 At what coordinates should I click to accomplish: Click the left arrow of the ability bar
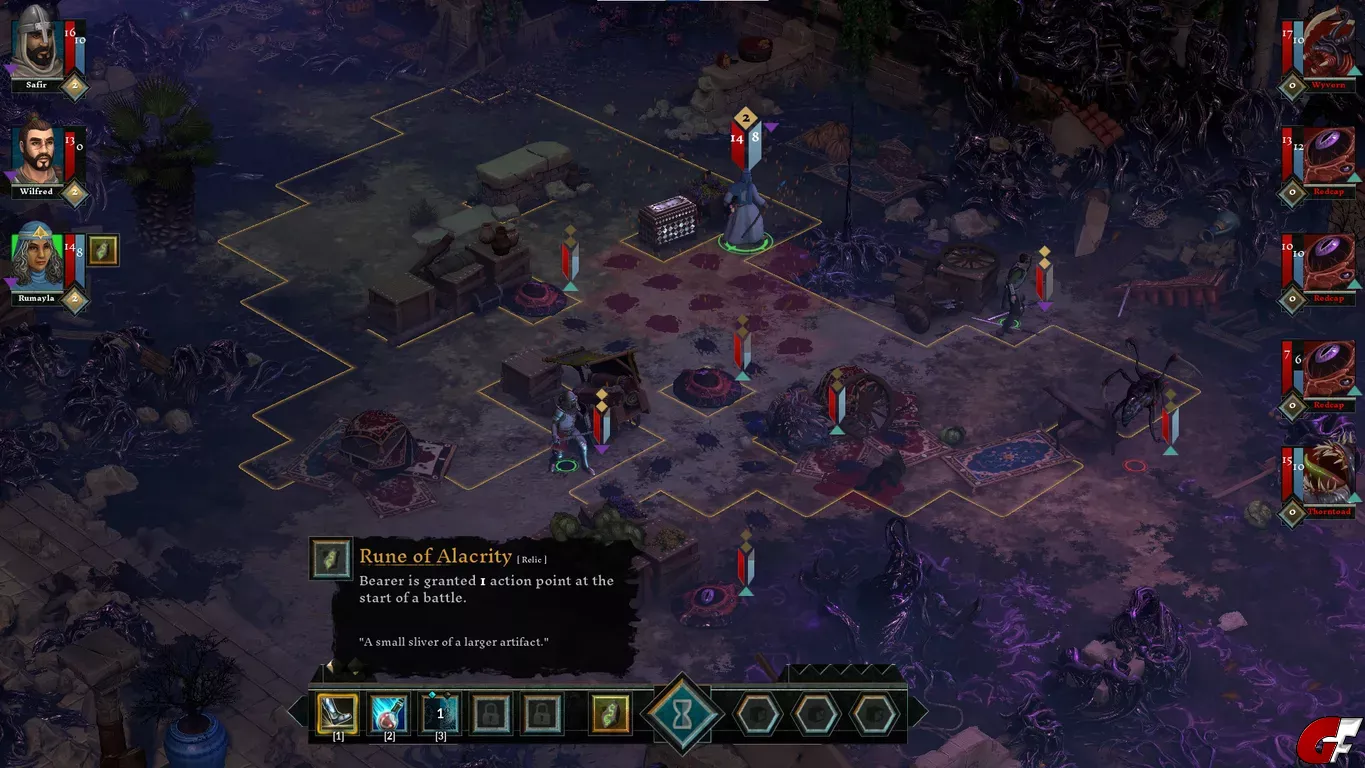(297, 712)
